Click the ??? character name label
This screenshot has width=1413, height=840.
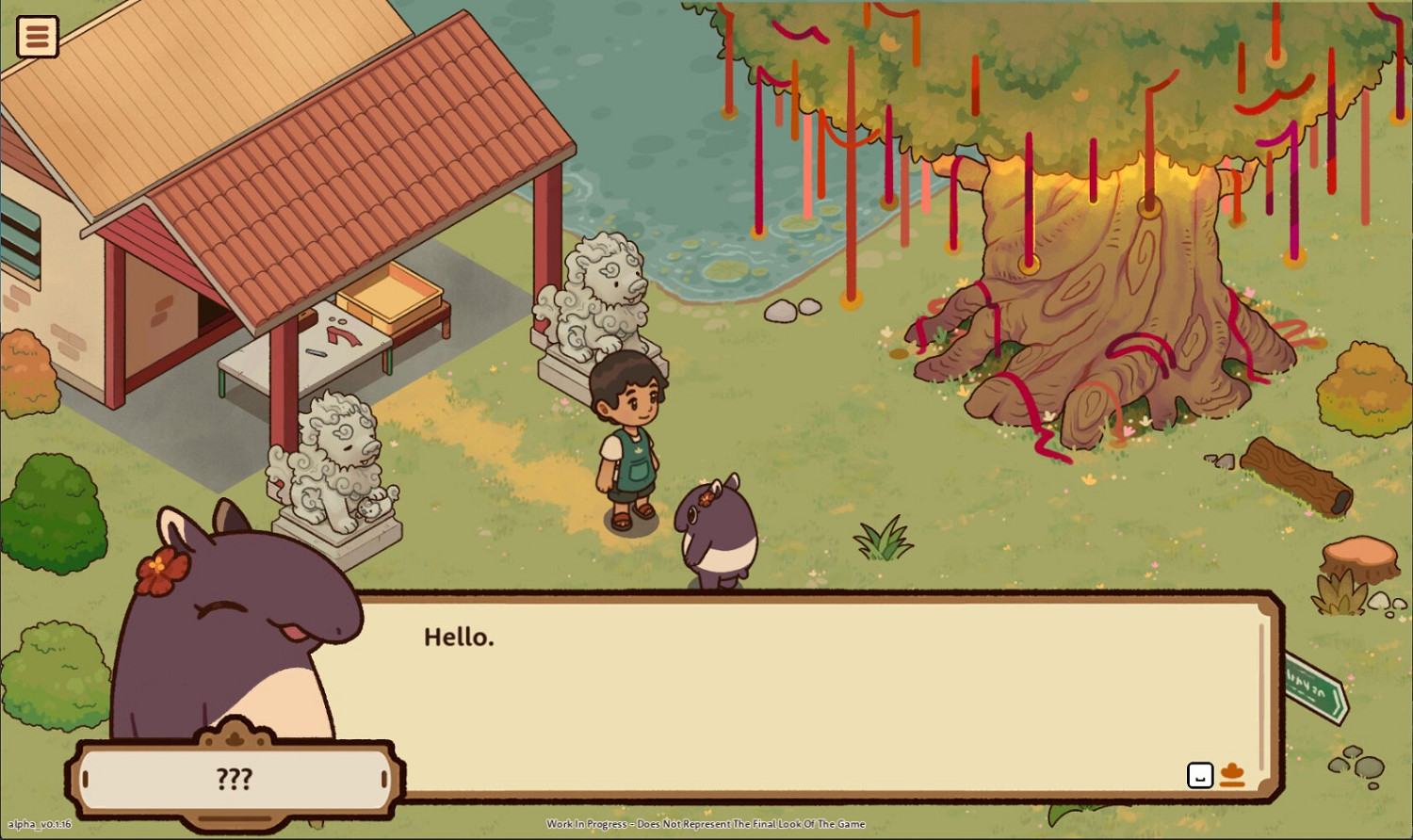coord(232,779)
